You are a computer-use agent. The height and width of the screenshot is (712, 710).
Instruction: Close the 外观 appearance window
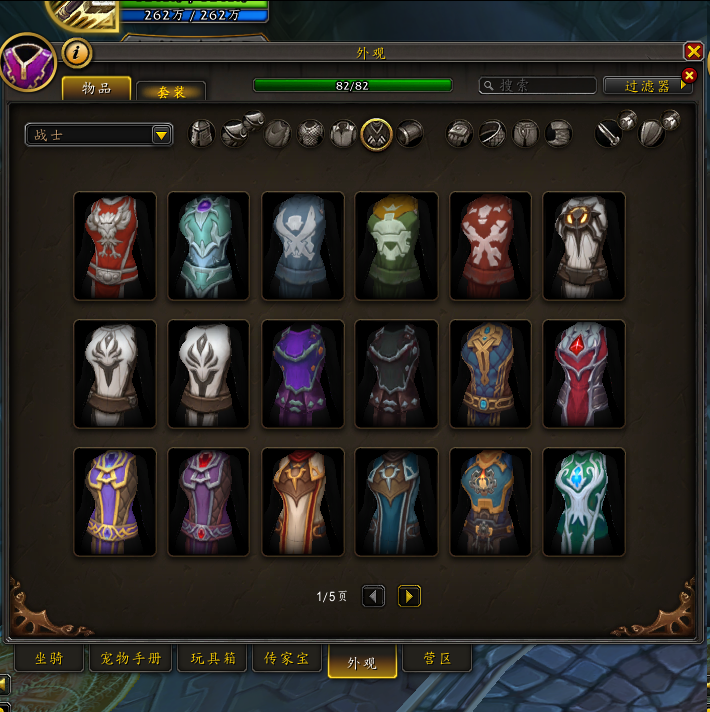pyautogui.click(x=693, y=51)
